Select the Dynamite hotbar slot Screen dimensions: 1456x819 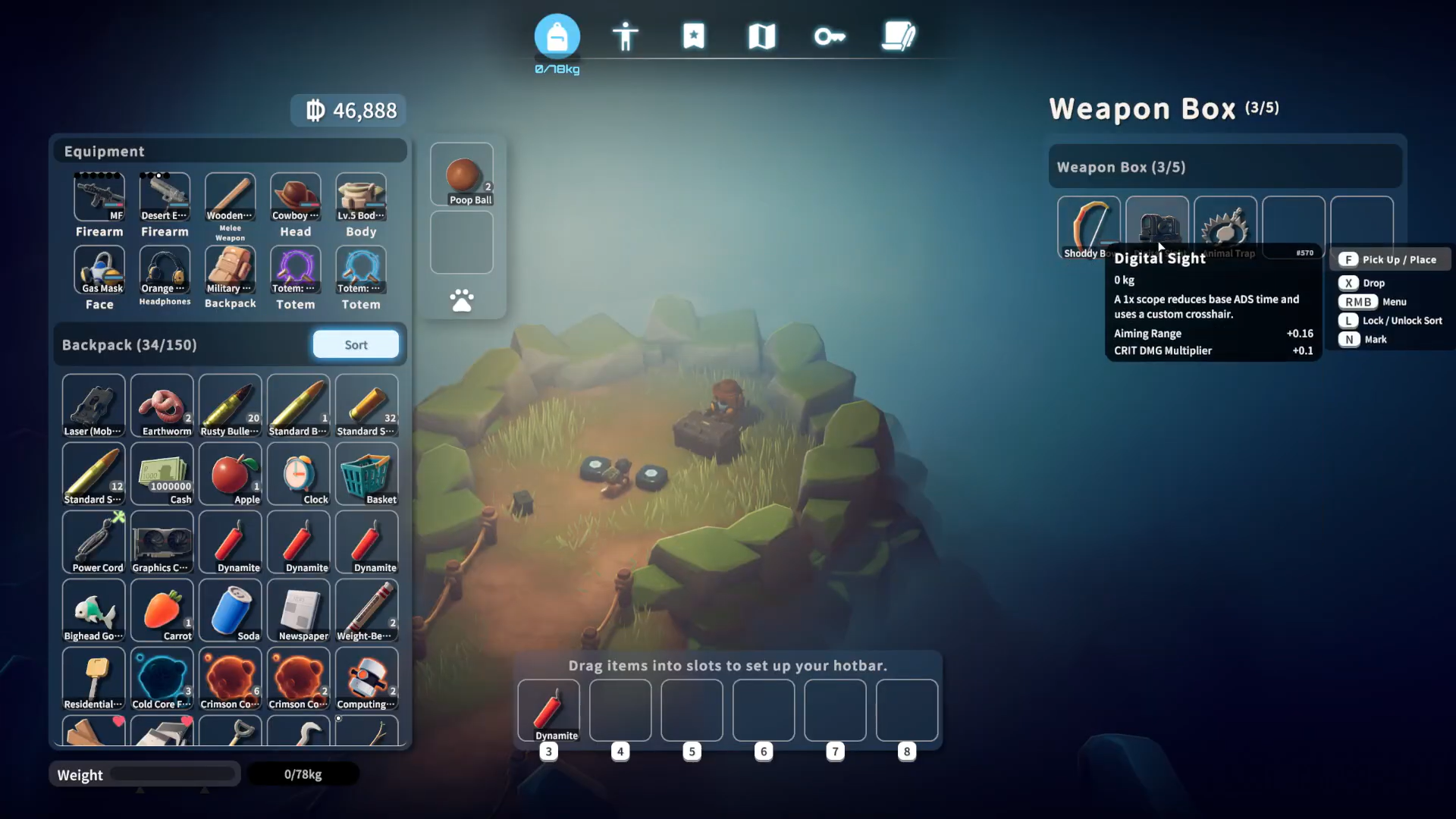[x=548, y=710]
